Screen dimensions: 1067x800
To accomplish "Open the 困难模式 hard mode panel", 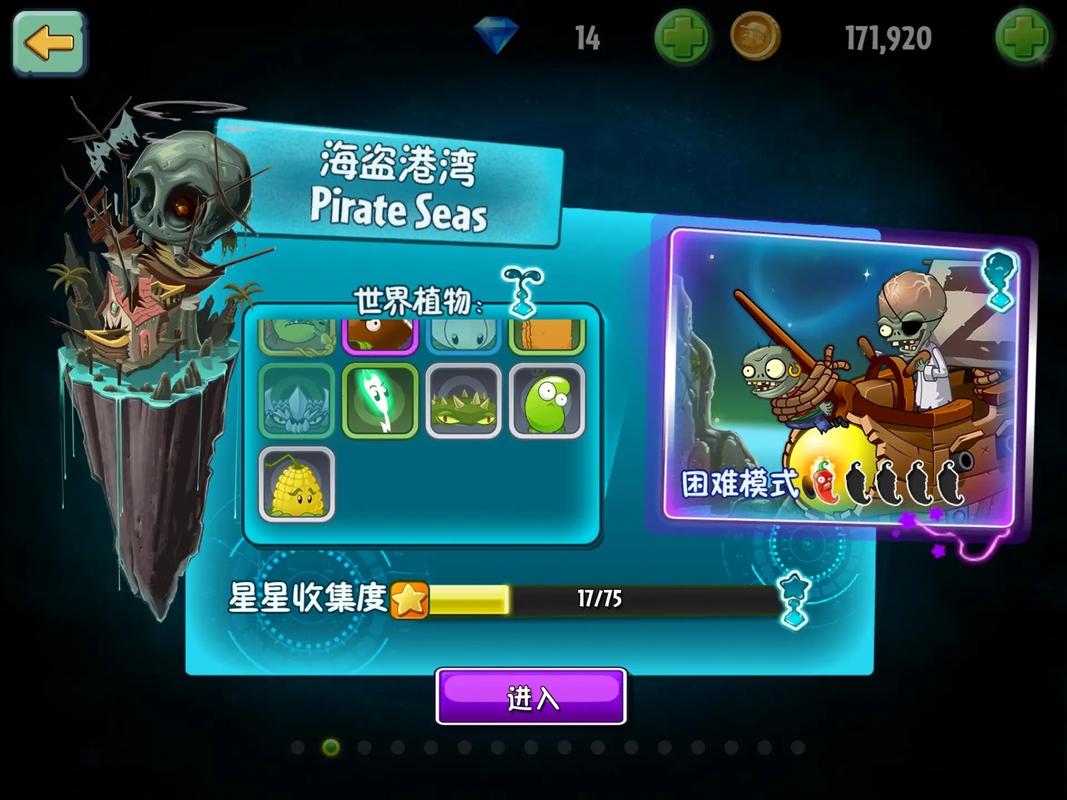I will (840, 375).
